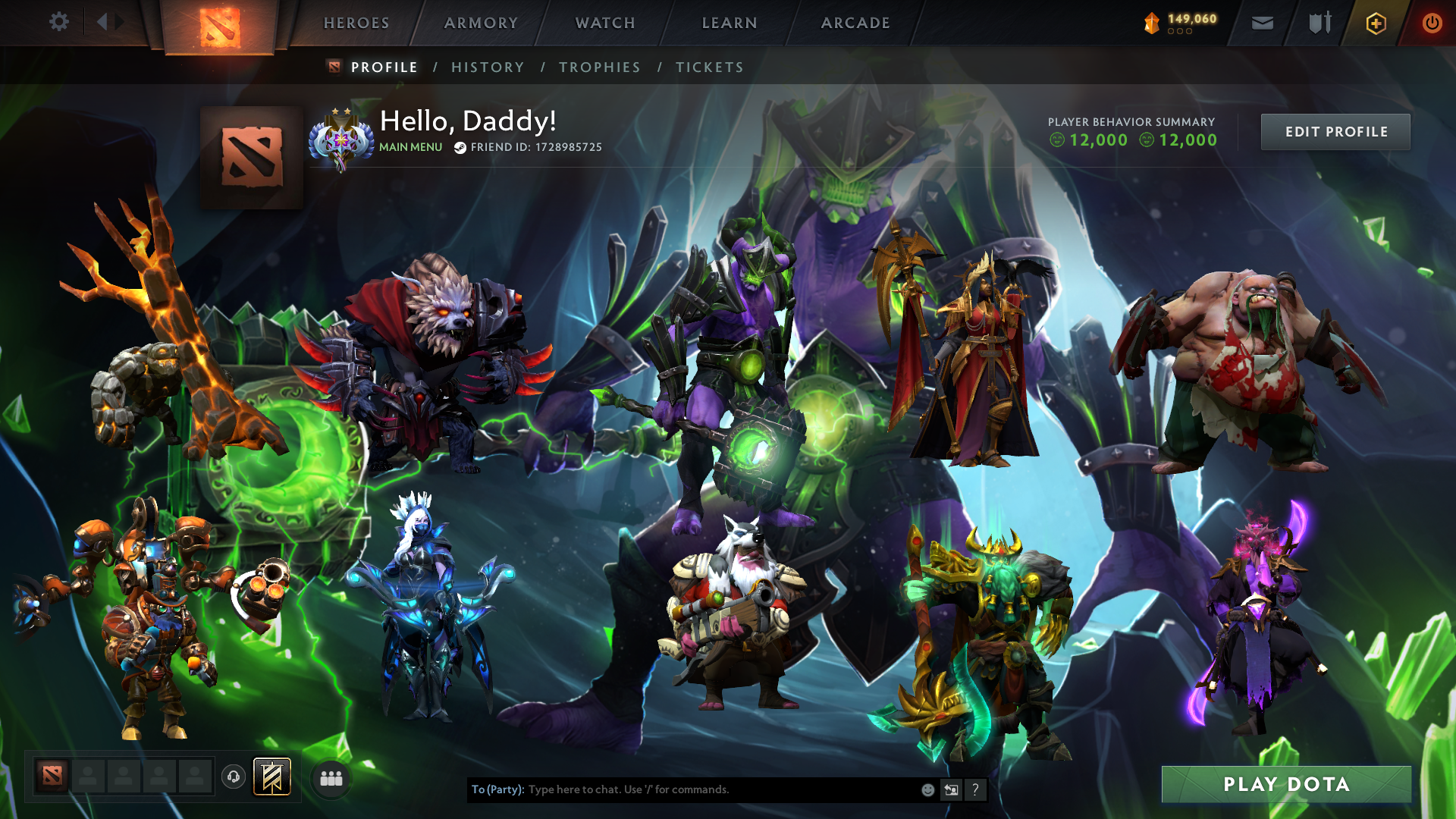The image size is (1456, 819).
Task: Click the emoticon smiley in chat bar
Action: pos(927,789)
